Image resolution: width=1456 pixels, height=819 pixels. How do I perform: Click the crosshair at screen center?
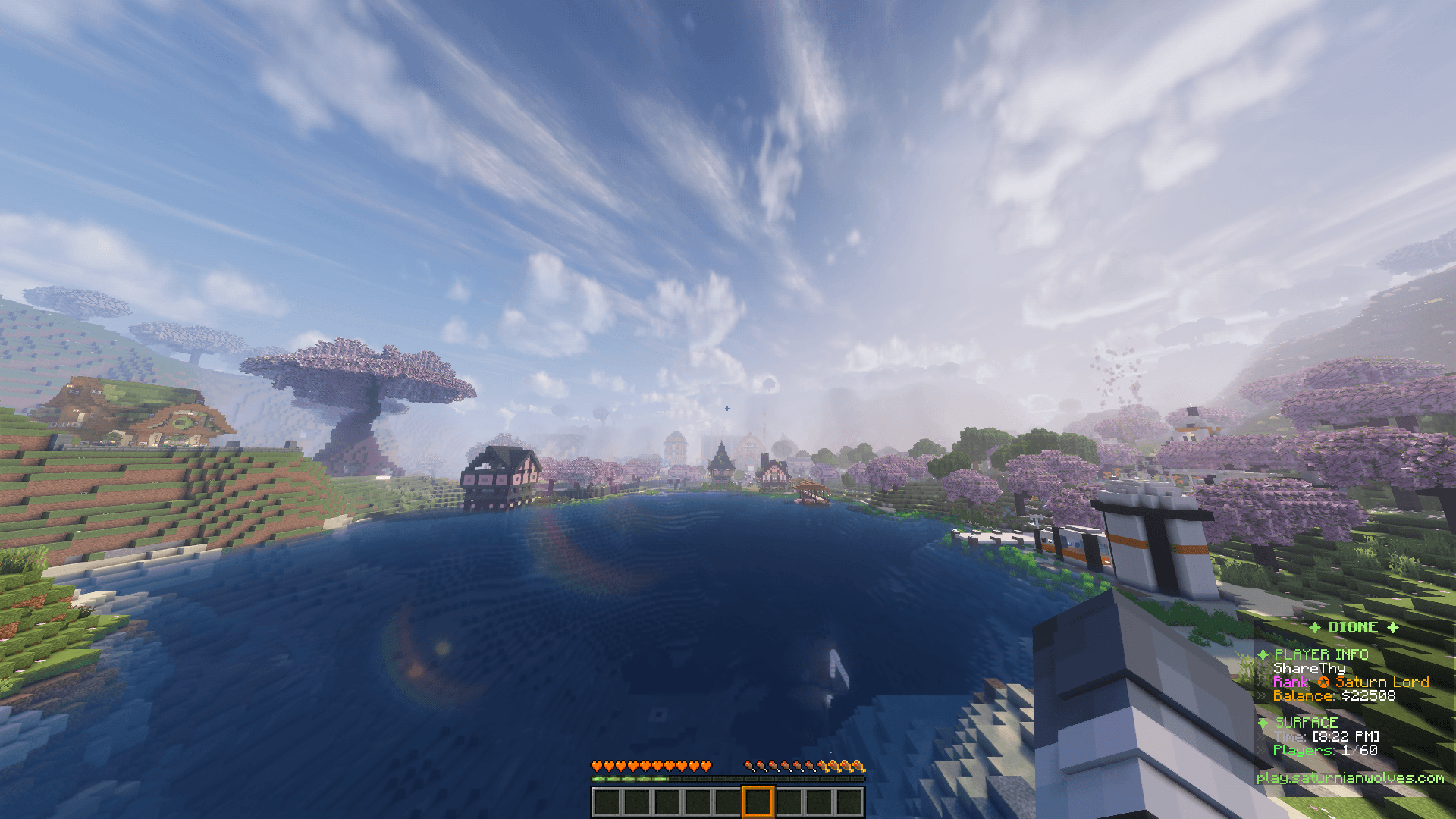click(728, 409)
